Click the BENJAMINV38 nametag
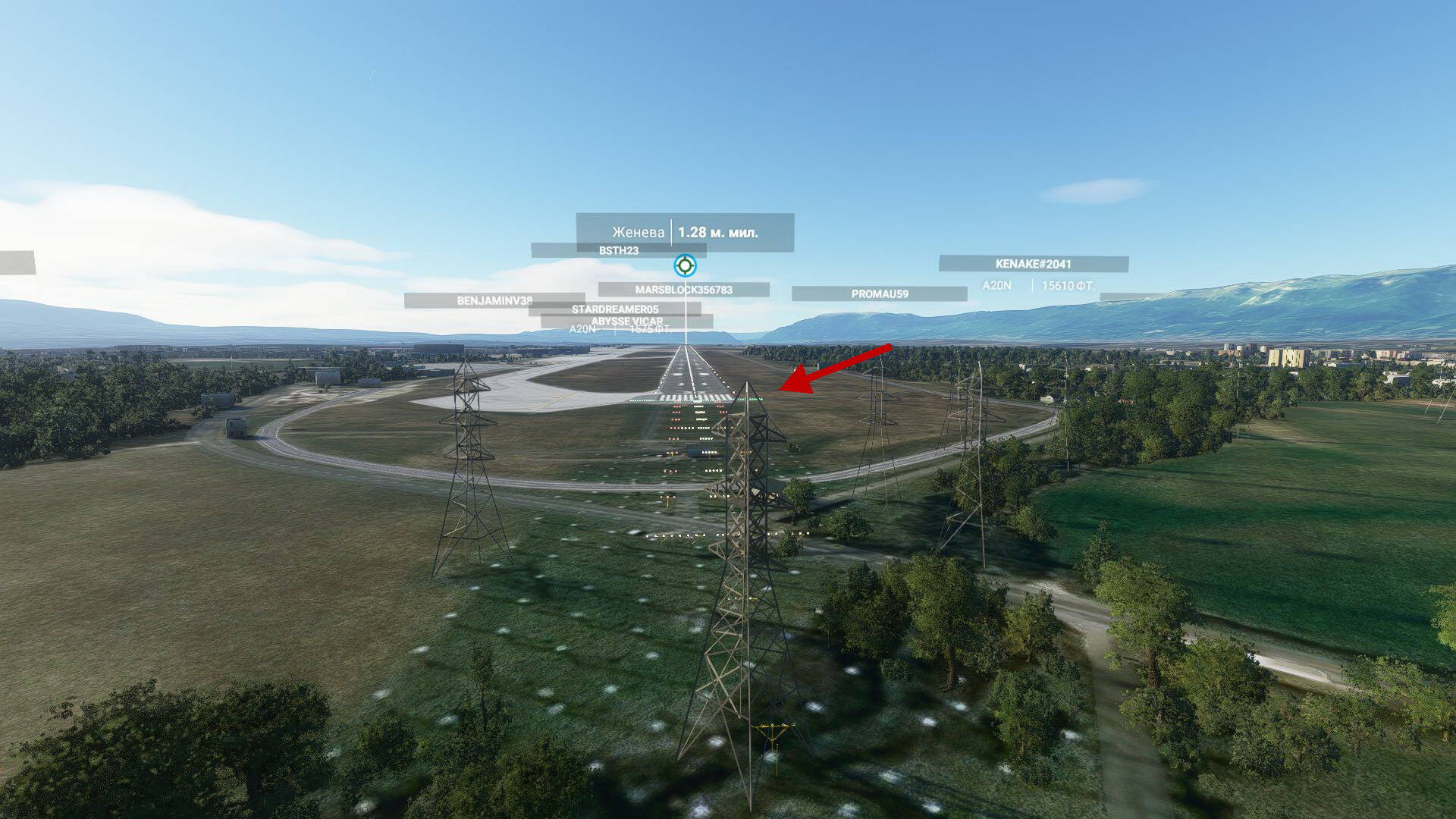 point(494,301)
